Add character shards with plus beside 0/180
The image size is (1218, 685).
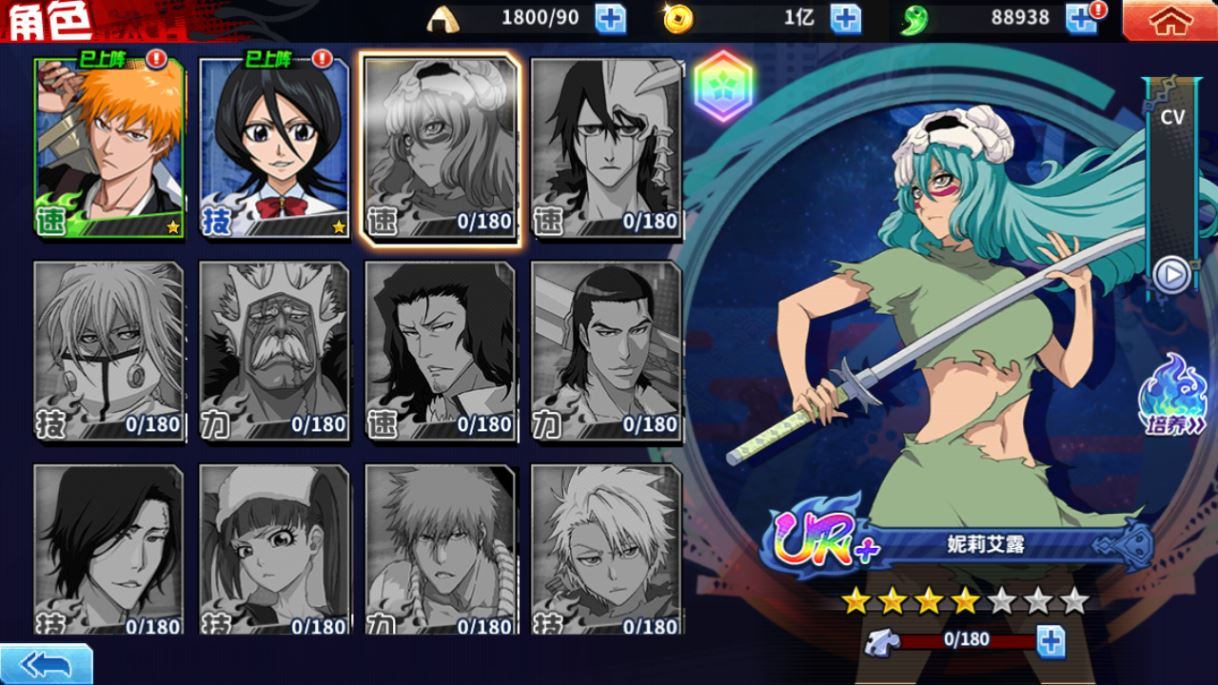pyautogui.click(x=1050, y=640)
